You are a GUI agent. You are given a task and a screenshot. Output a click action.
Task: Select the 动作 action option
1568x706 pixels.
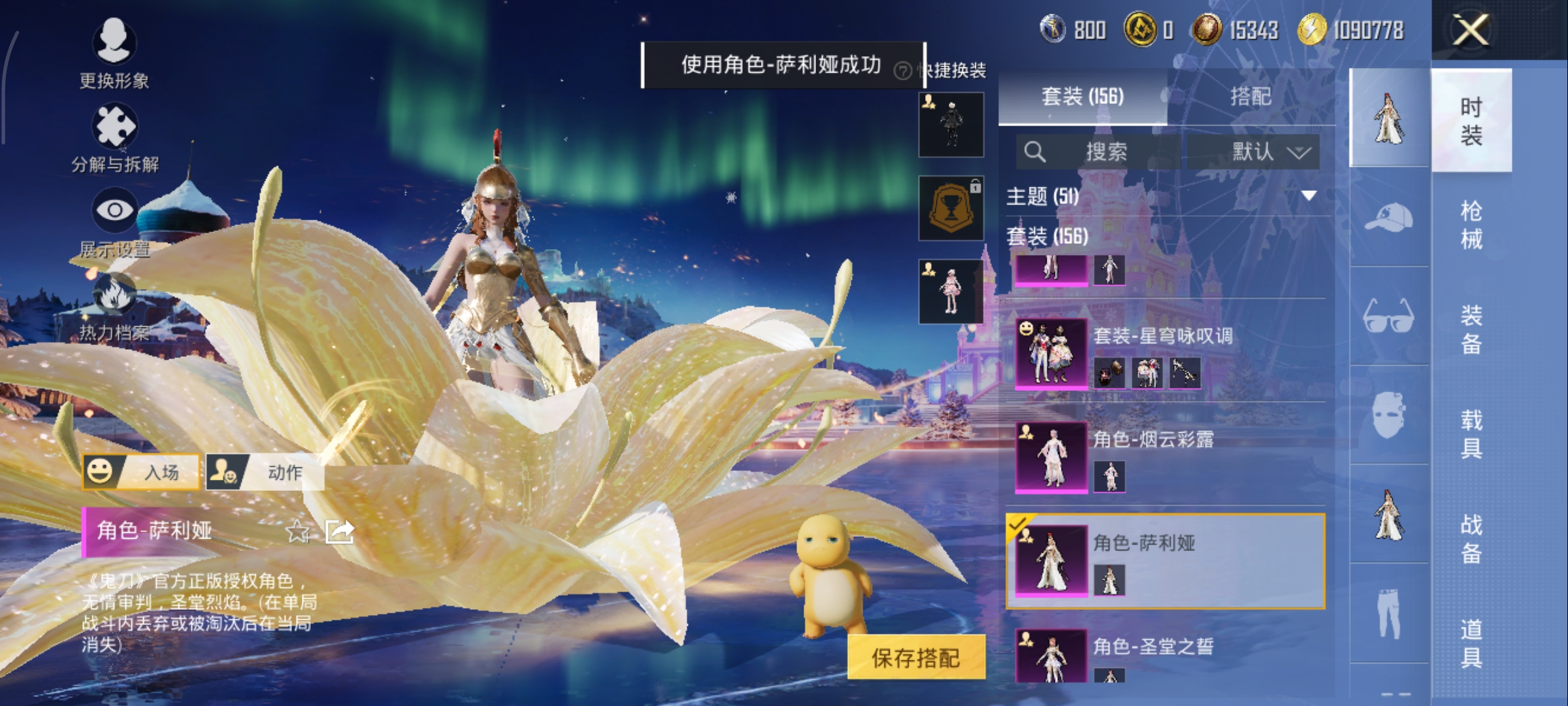click(265, 472)
